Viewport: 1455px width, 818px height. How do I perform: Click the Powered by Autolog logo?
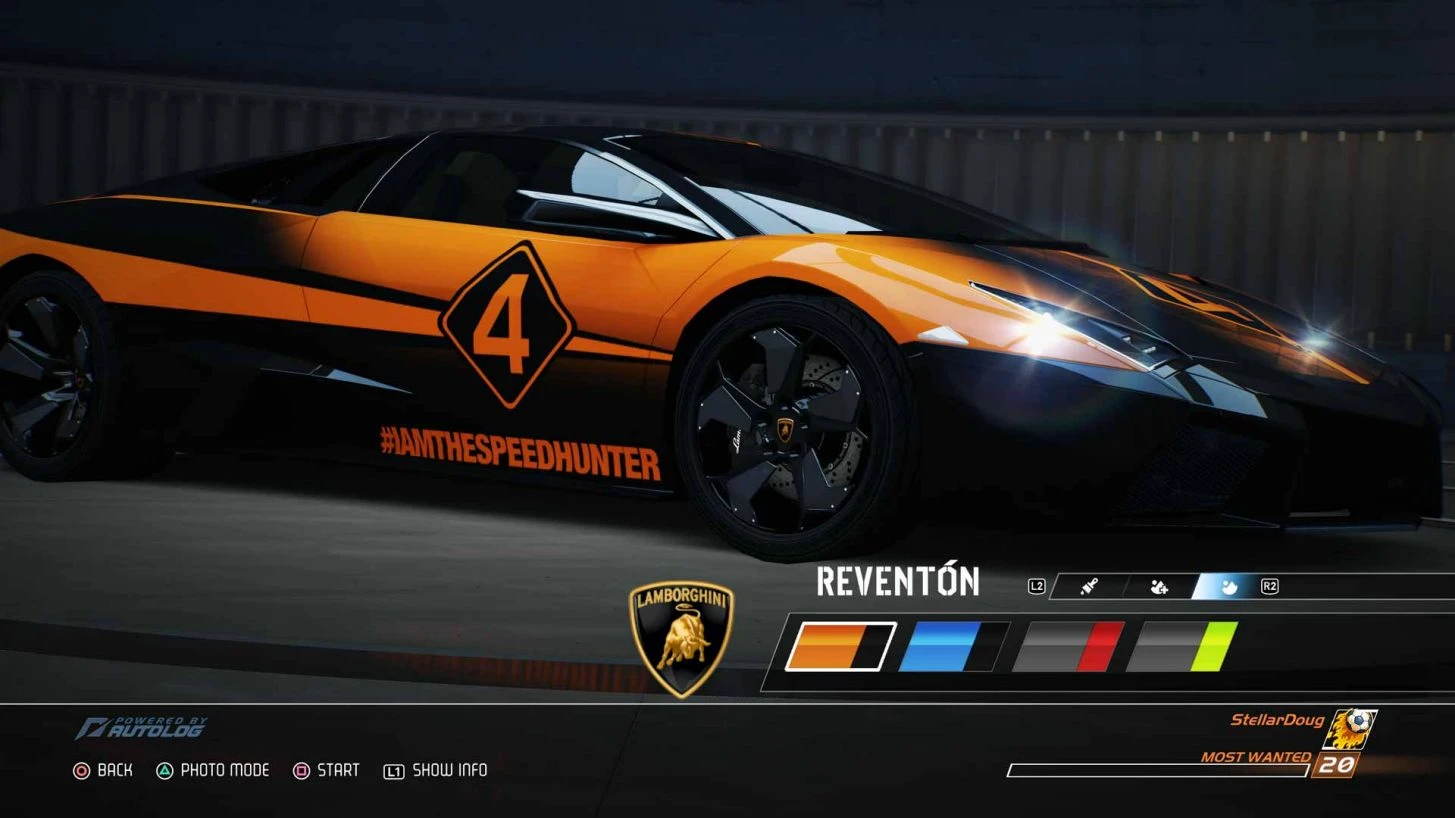143,728
